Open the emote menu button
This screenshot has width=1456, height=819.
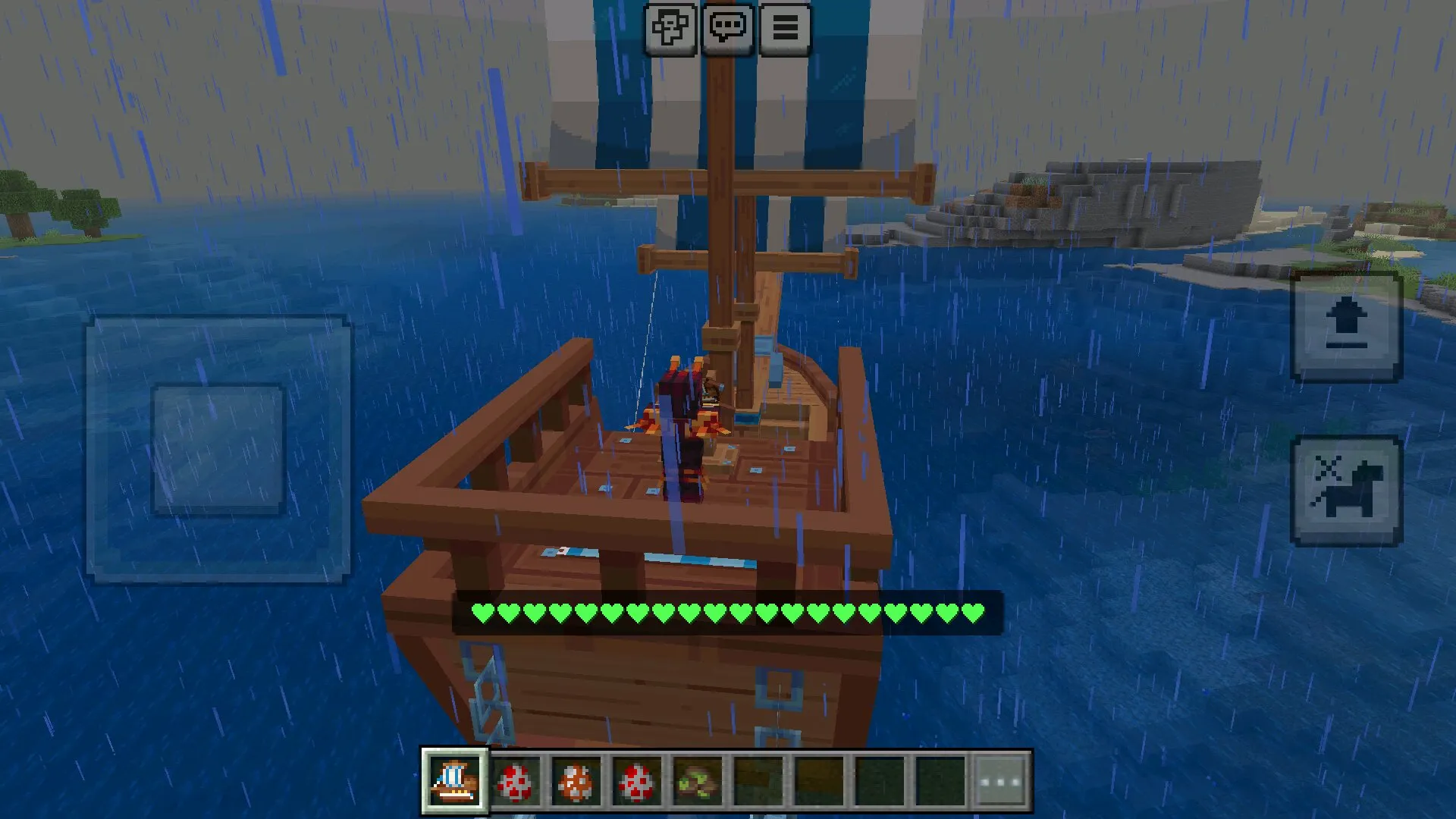pyautogui.click(x=670, y=29)
